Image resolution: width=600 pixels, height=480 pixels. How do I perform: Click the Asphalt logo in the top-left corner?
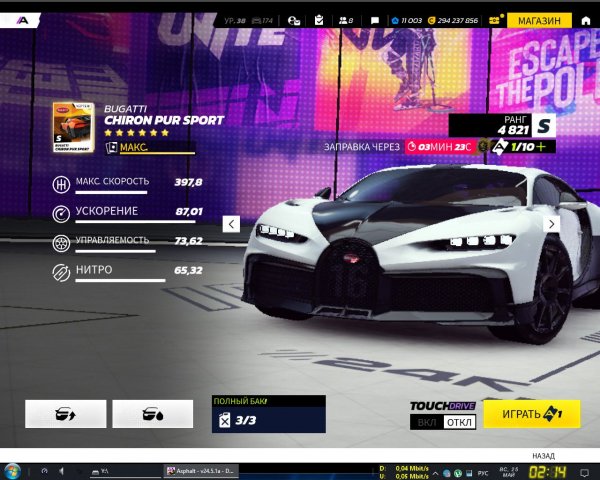tap(22, 20)
